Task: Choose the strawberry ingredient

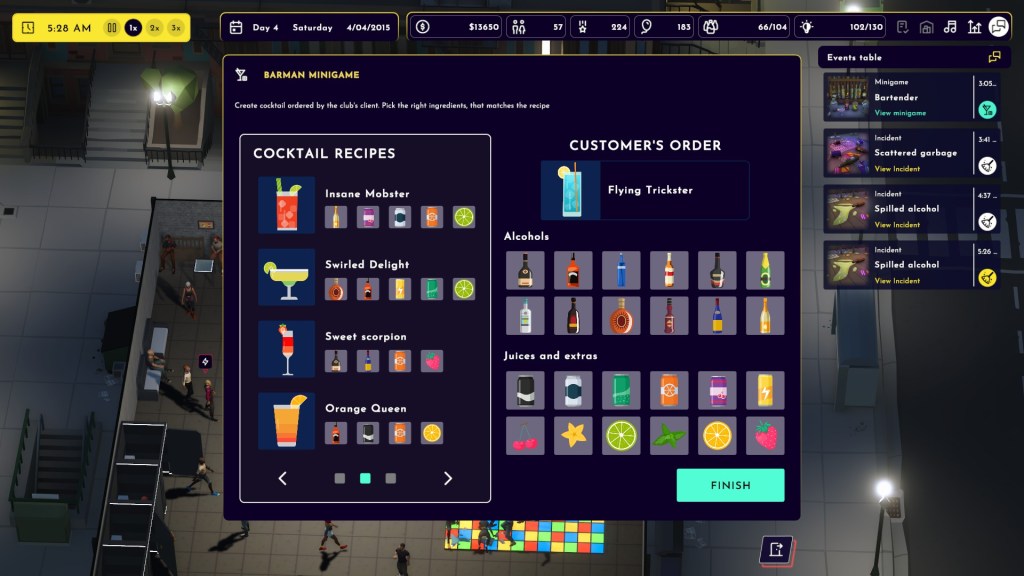Action: [765, 436]
